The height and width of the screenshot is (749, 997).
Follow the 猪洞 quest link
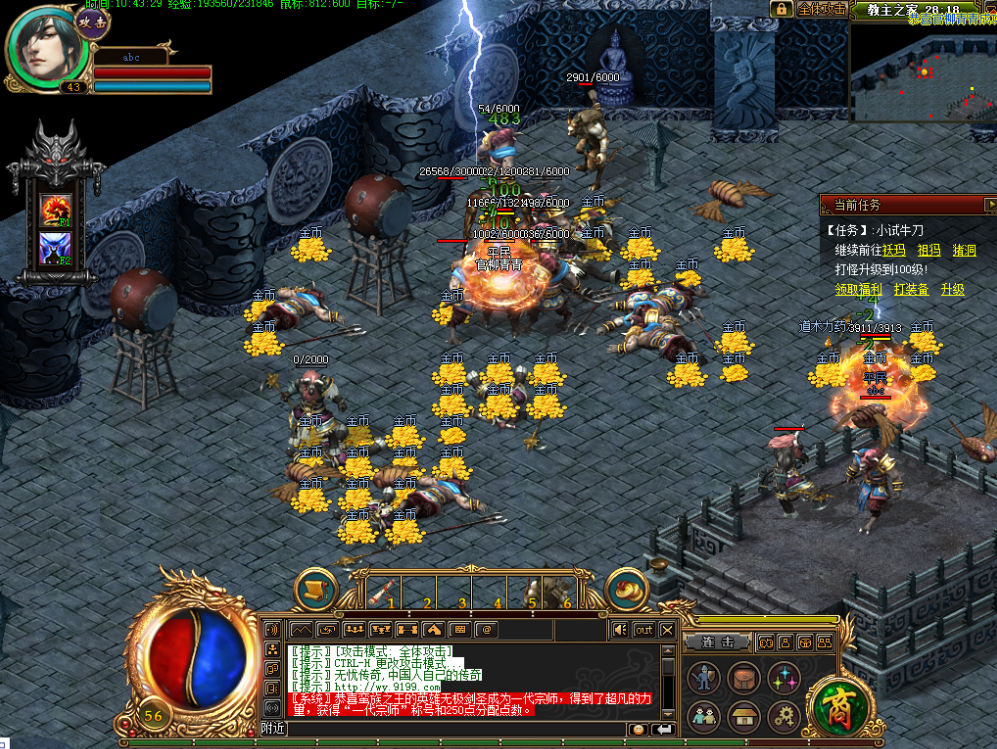coord(964,250)
